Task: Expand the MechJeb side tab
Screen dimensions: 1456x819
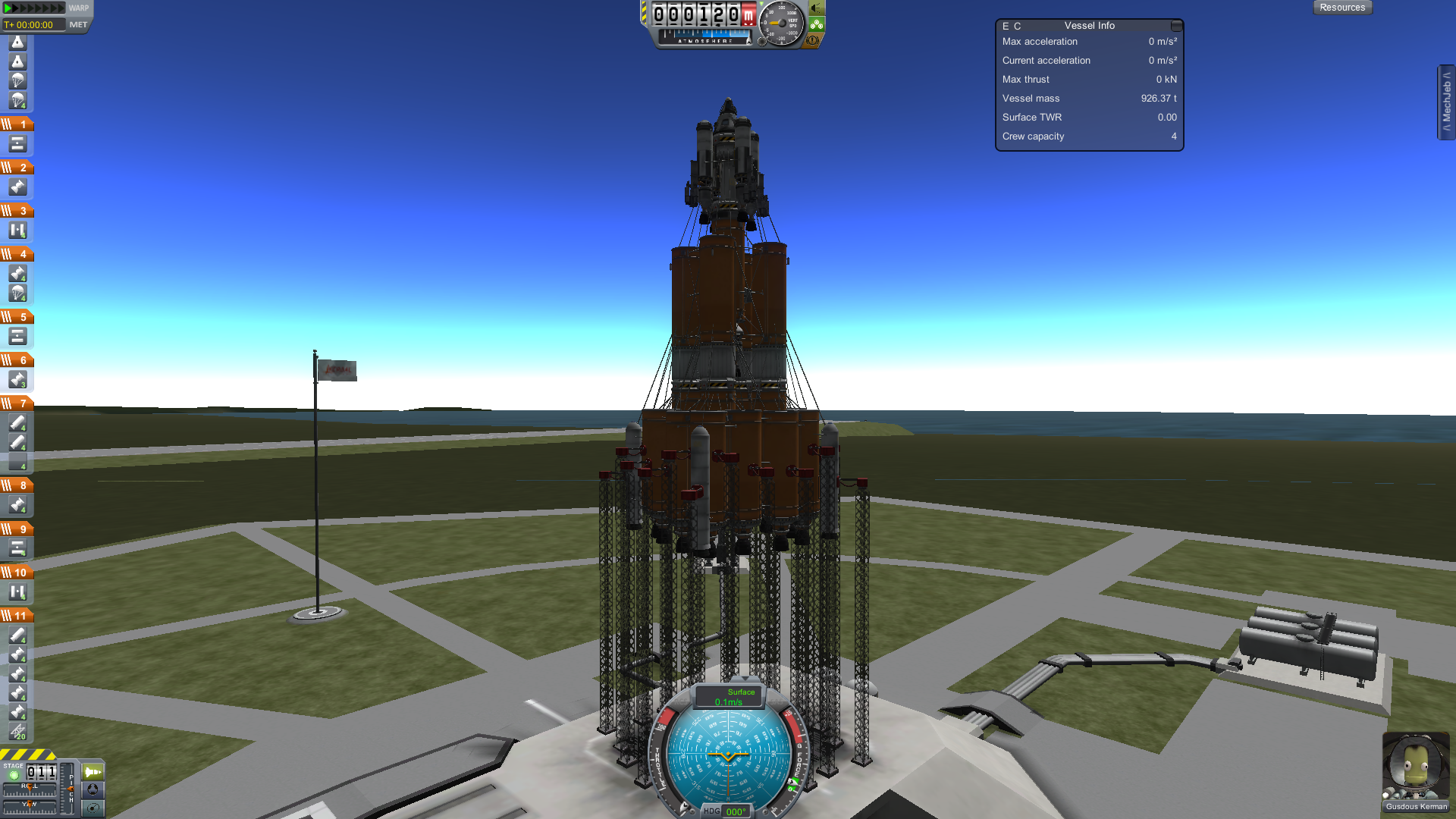Action: coord(1446,102)
